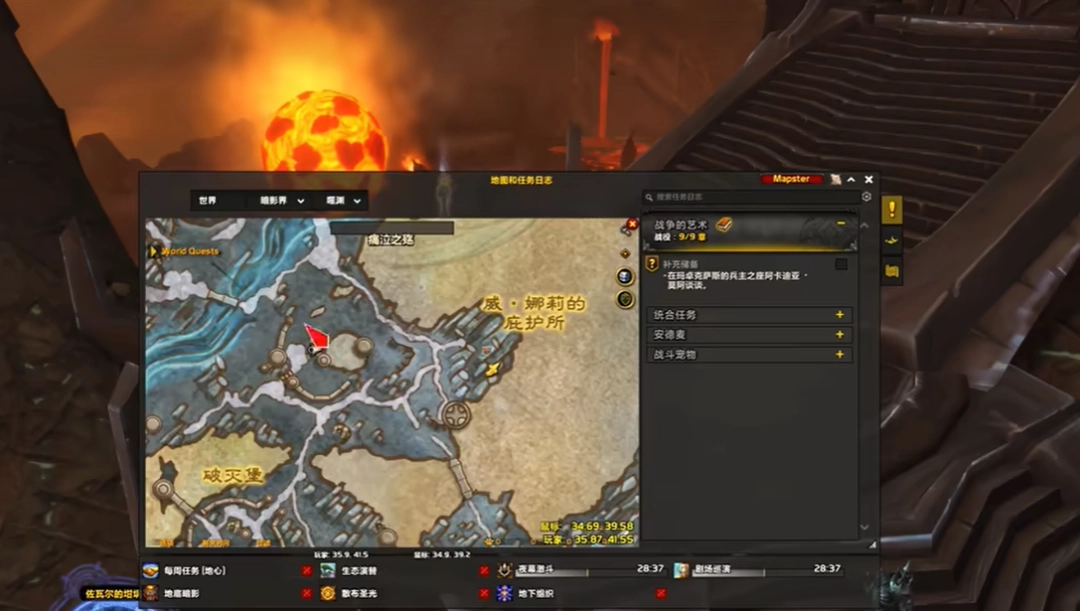This screenshot has width=1080, height=611.
Task: Open the Mapster addon options
Action: pos(791,180)
